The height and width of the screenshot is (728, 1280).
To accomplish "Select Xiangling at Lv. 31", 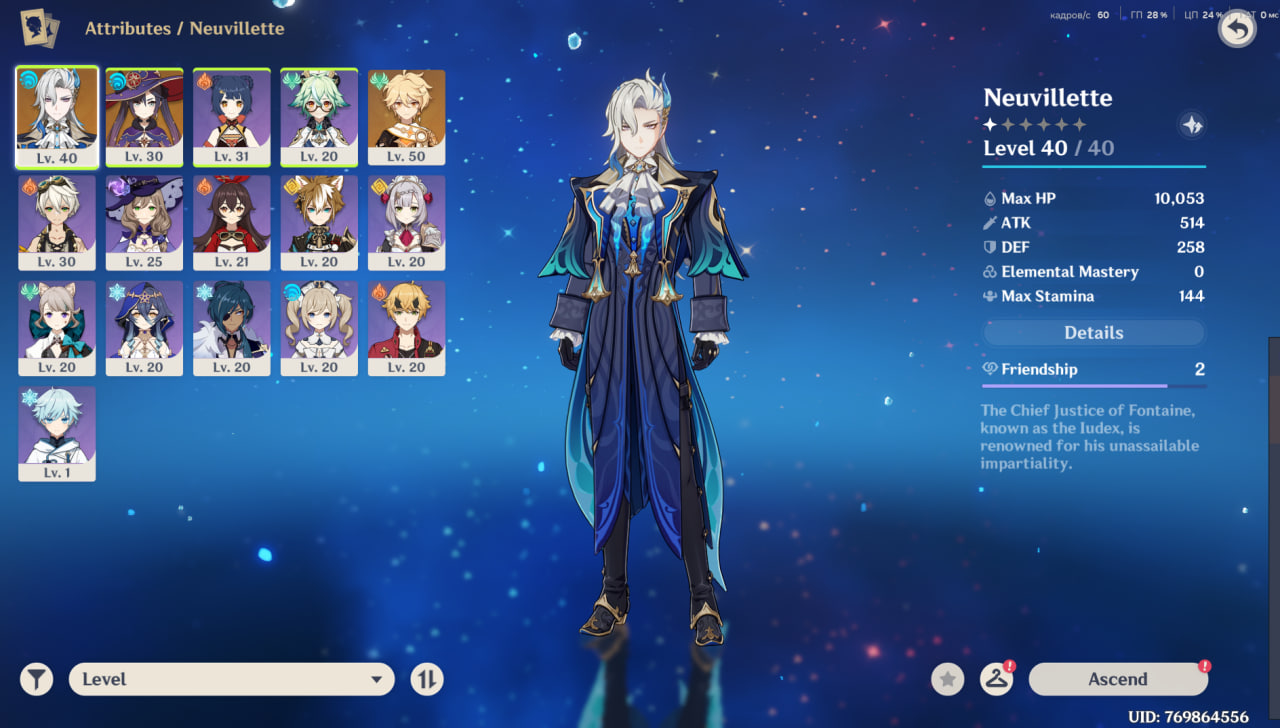I will [232, 116].
